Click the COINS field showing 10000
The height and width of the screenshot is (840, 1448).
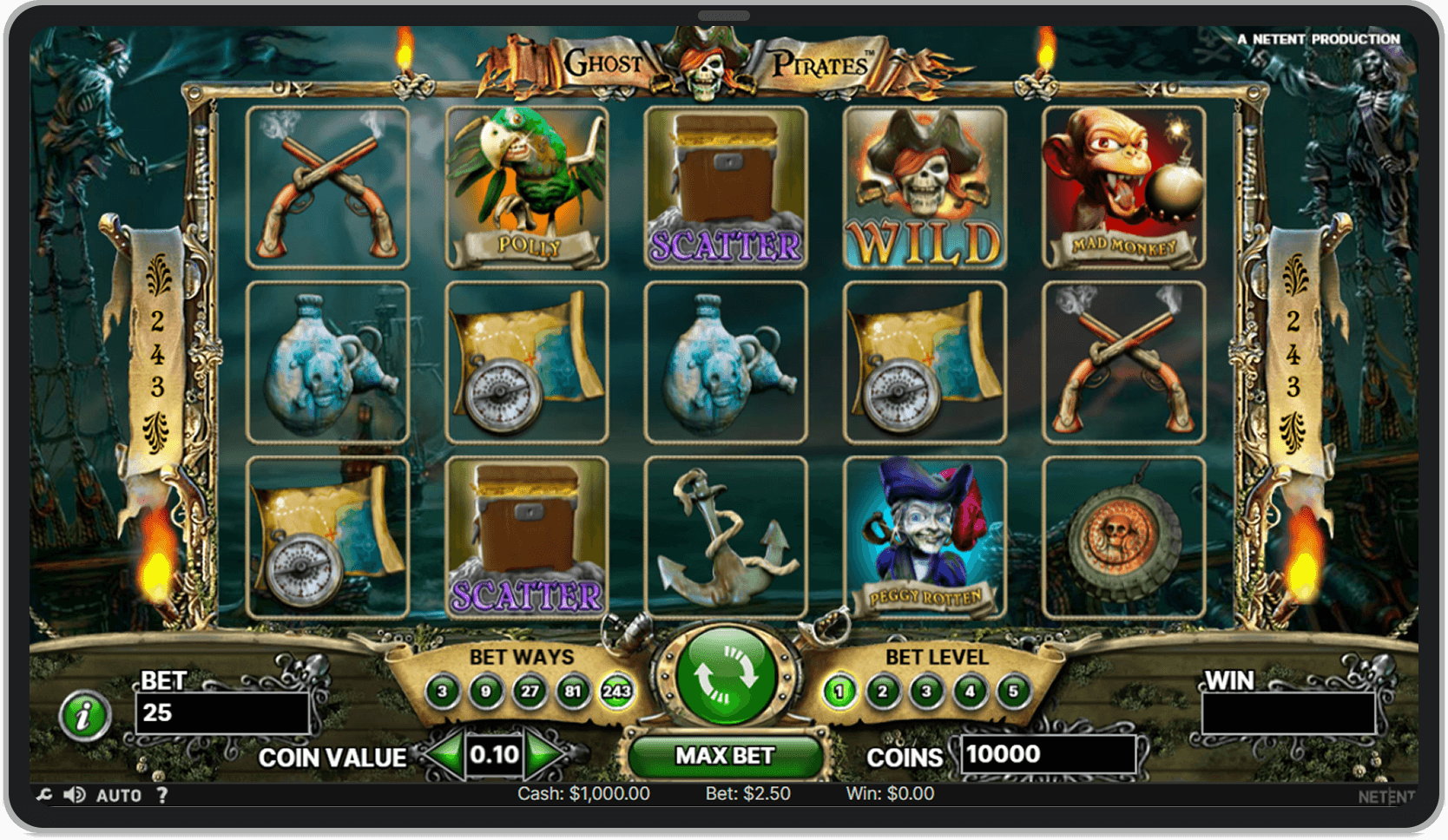(x=1049, y=753)
